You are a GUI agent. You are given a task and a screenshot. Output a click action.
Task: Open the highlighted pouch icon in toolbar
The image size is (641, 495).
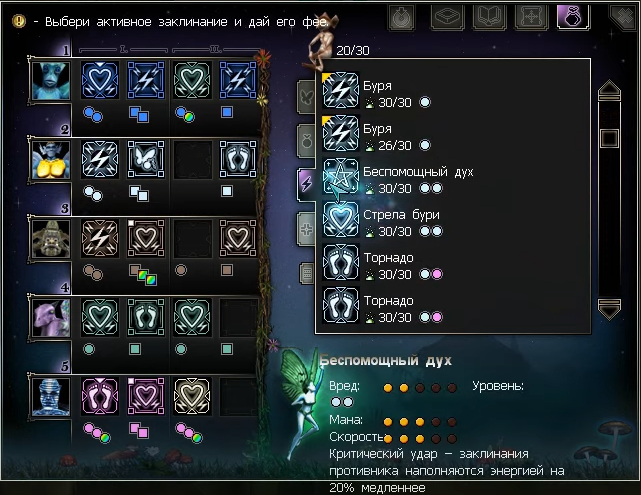573,17
